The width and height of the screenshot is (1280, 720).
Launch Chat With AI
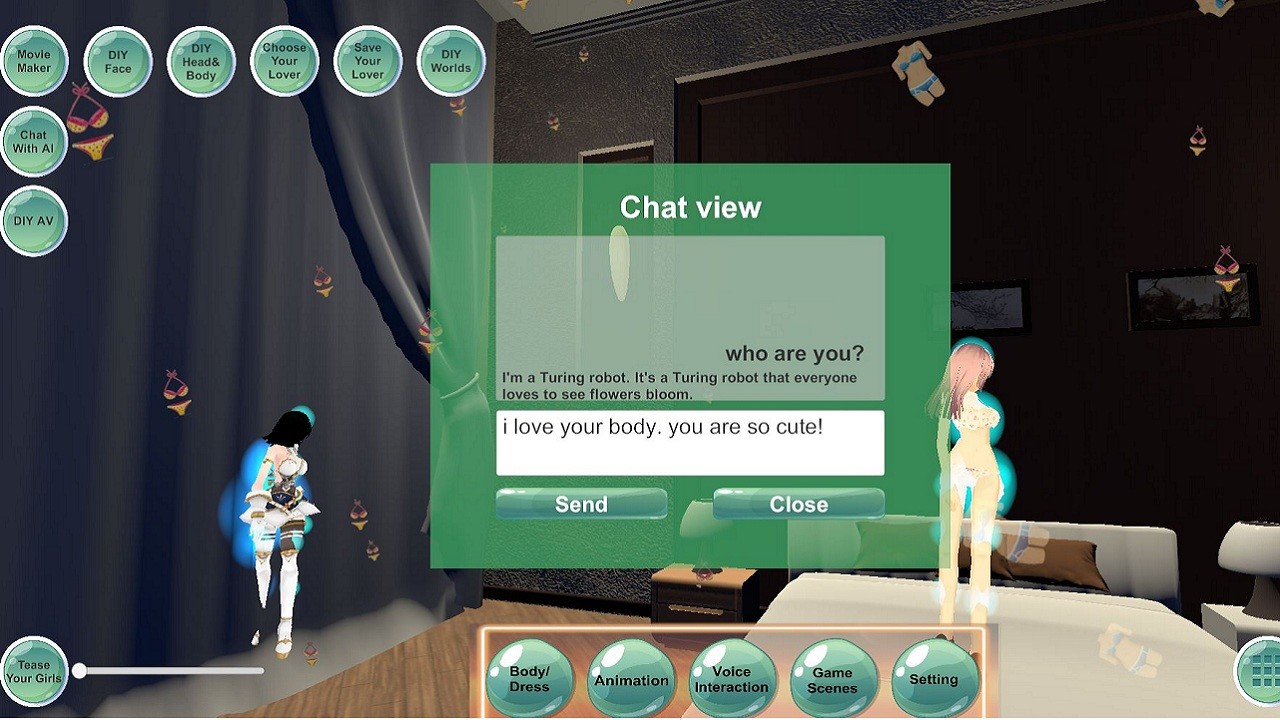(x=33, y=142)
